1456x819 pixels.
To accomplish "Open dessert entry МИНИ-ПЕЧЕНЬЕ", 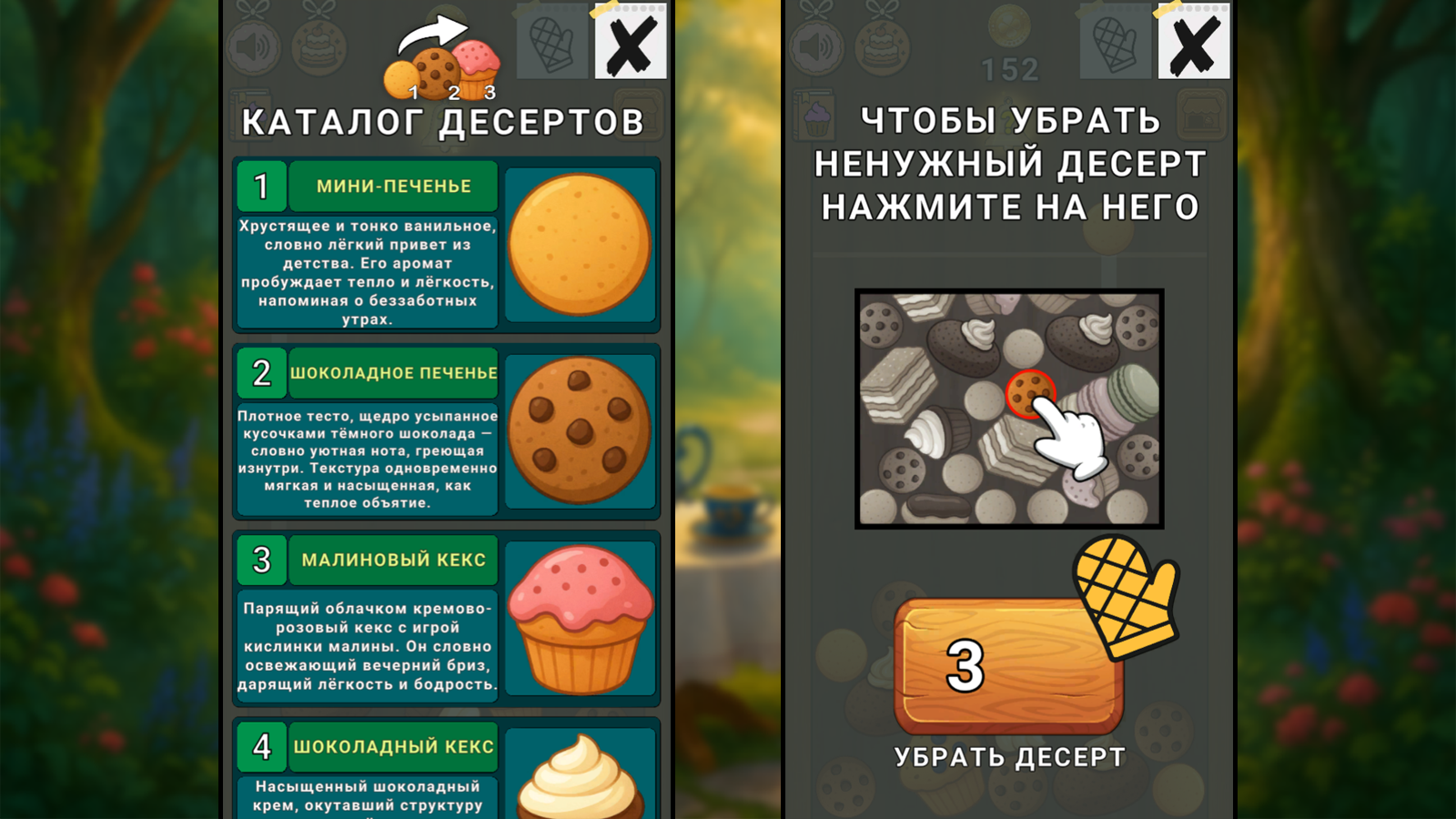I will point(391,187).
